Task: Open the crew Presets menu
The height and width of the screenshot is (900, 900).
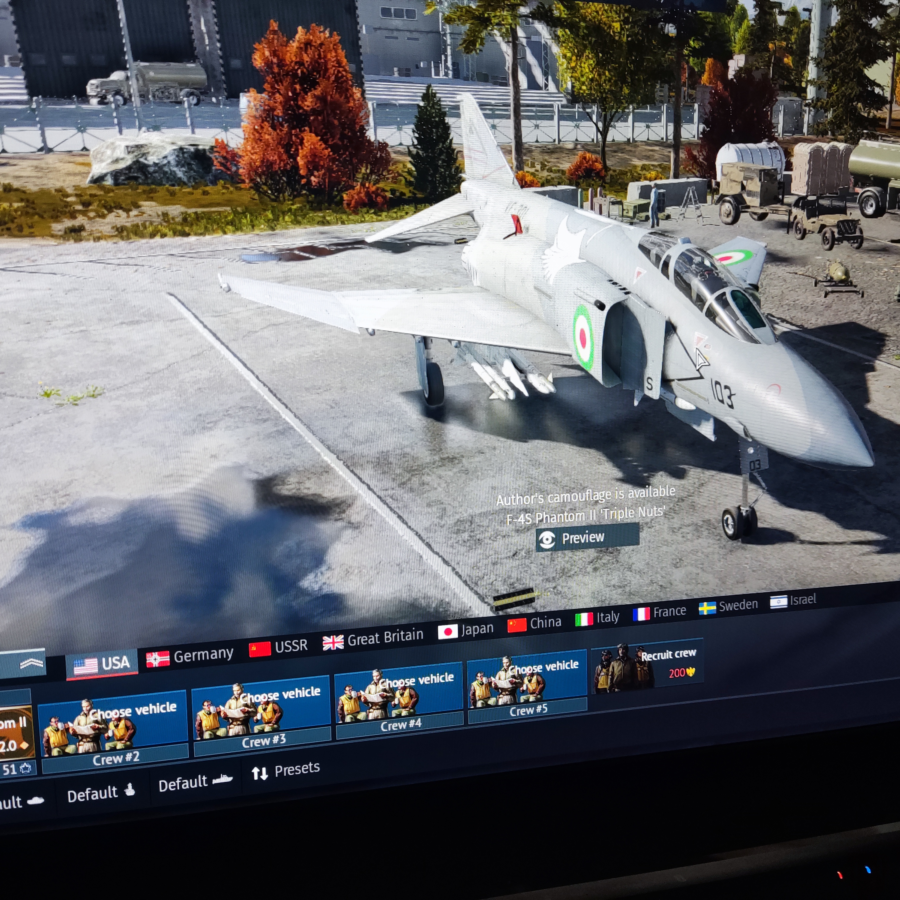Action: click(285, 770)
